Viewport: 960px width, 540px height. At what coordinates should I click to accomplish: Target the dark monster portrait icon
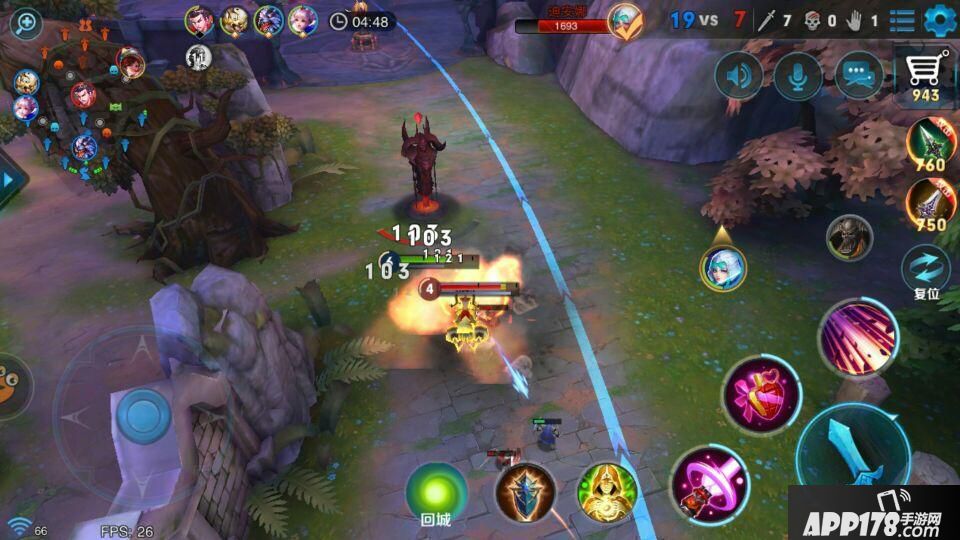849,238
